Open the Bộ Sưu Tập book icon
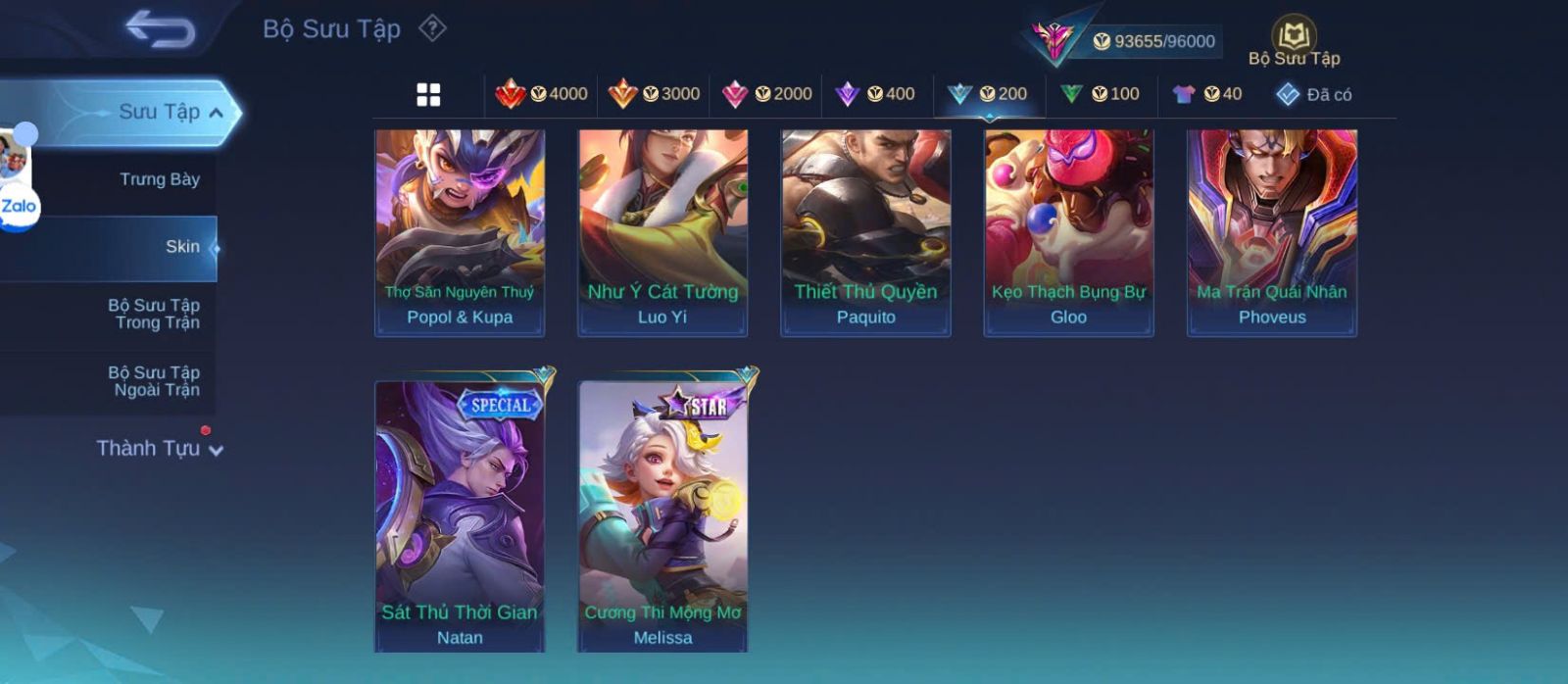This screenshot has width=1568, height=684. click(x=1294, y=36)
